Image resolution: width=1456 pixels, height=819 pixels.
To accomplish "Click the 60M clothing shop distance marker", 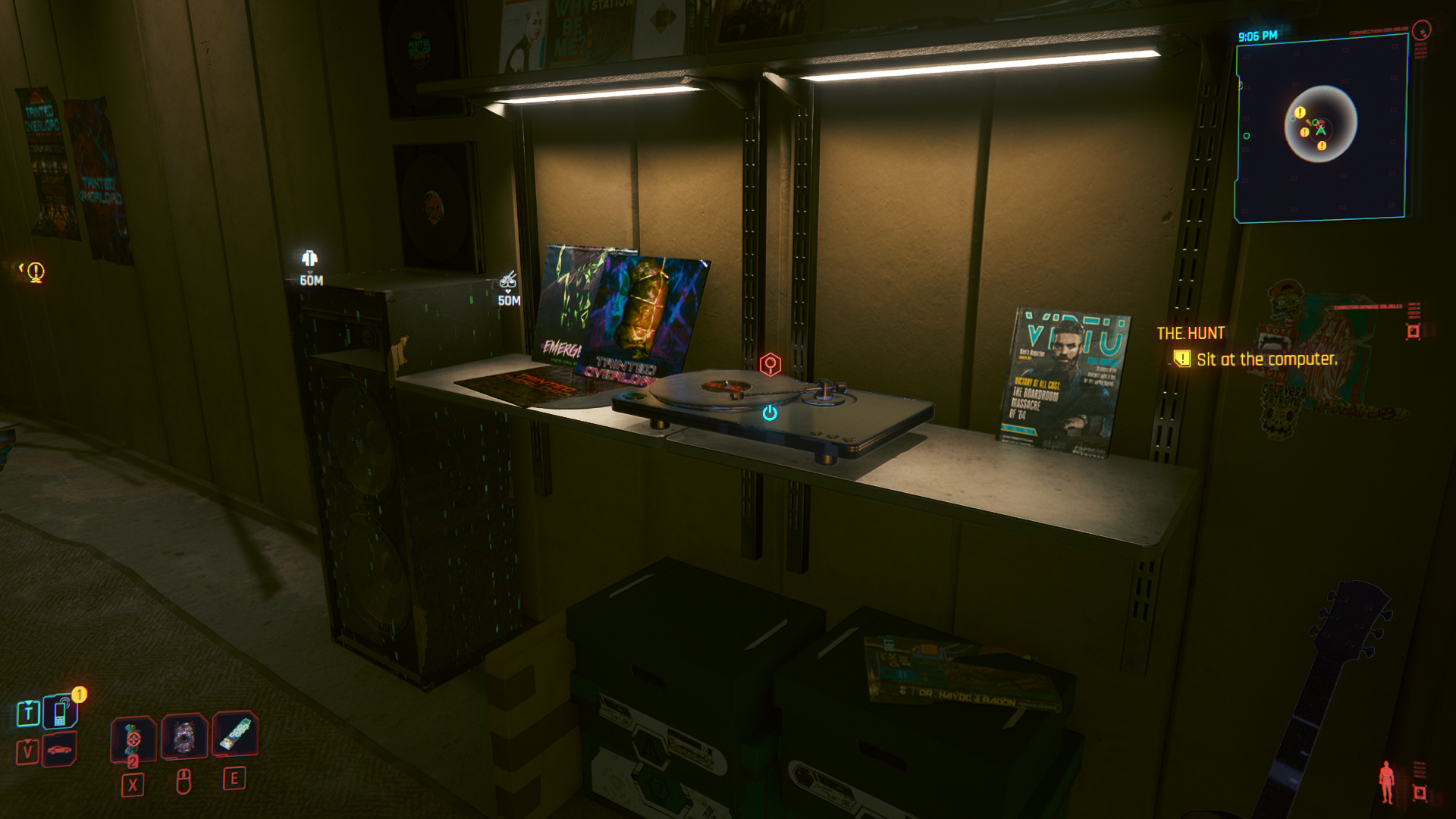I will (309, 269).
